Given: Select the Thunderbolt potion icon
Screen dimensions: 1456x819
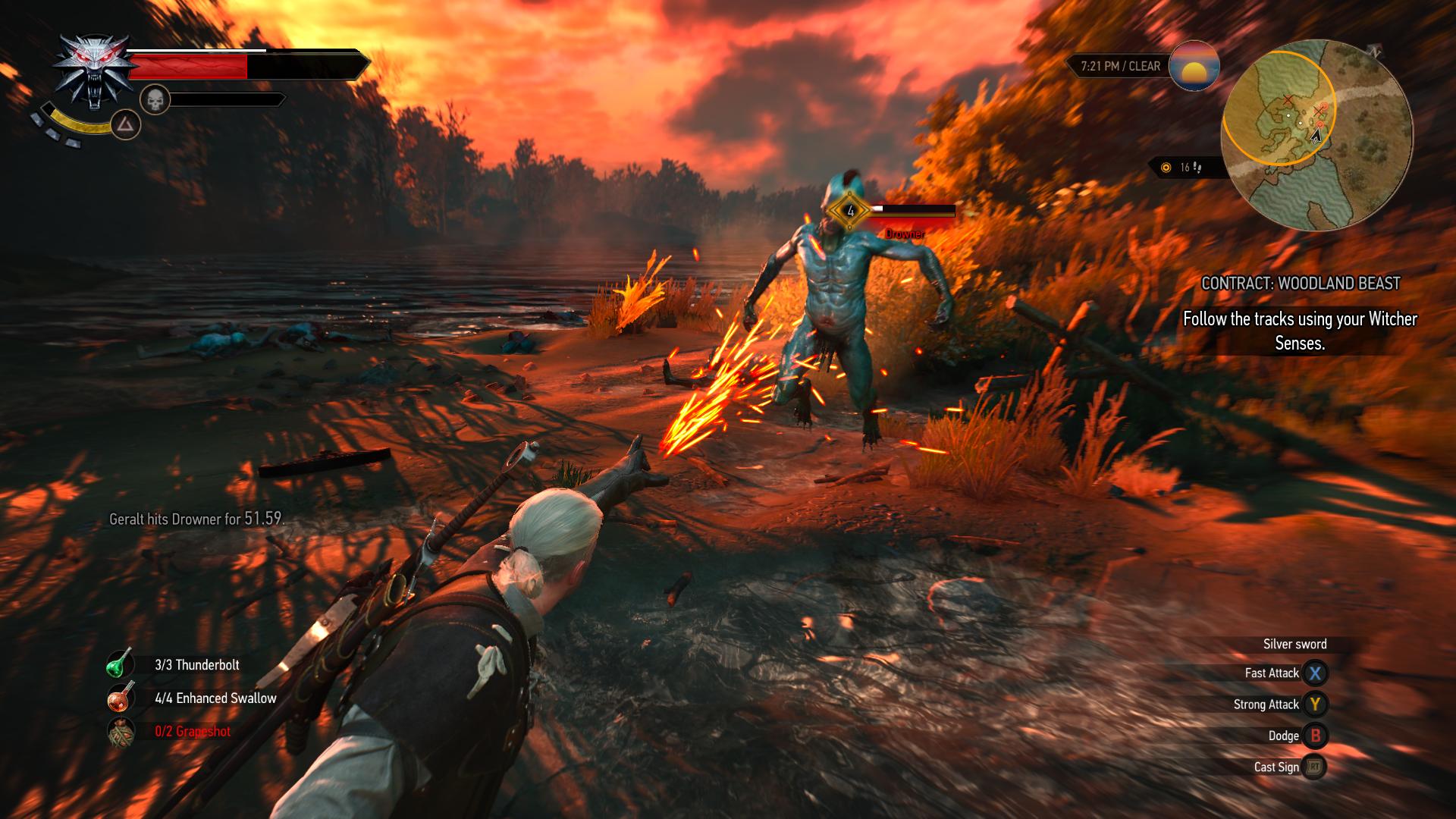Looking at the screenshot, I should point(118,664).
